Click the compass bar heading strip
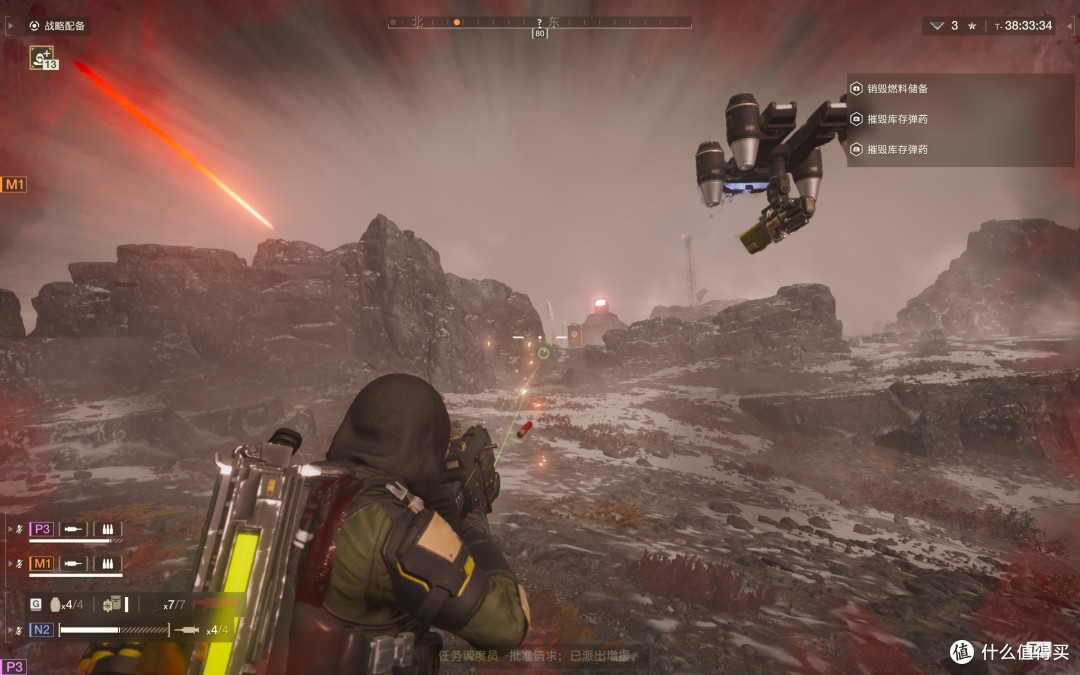Image resolution: width=1080 pixels, height=675 pixels. point(539,22)
